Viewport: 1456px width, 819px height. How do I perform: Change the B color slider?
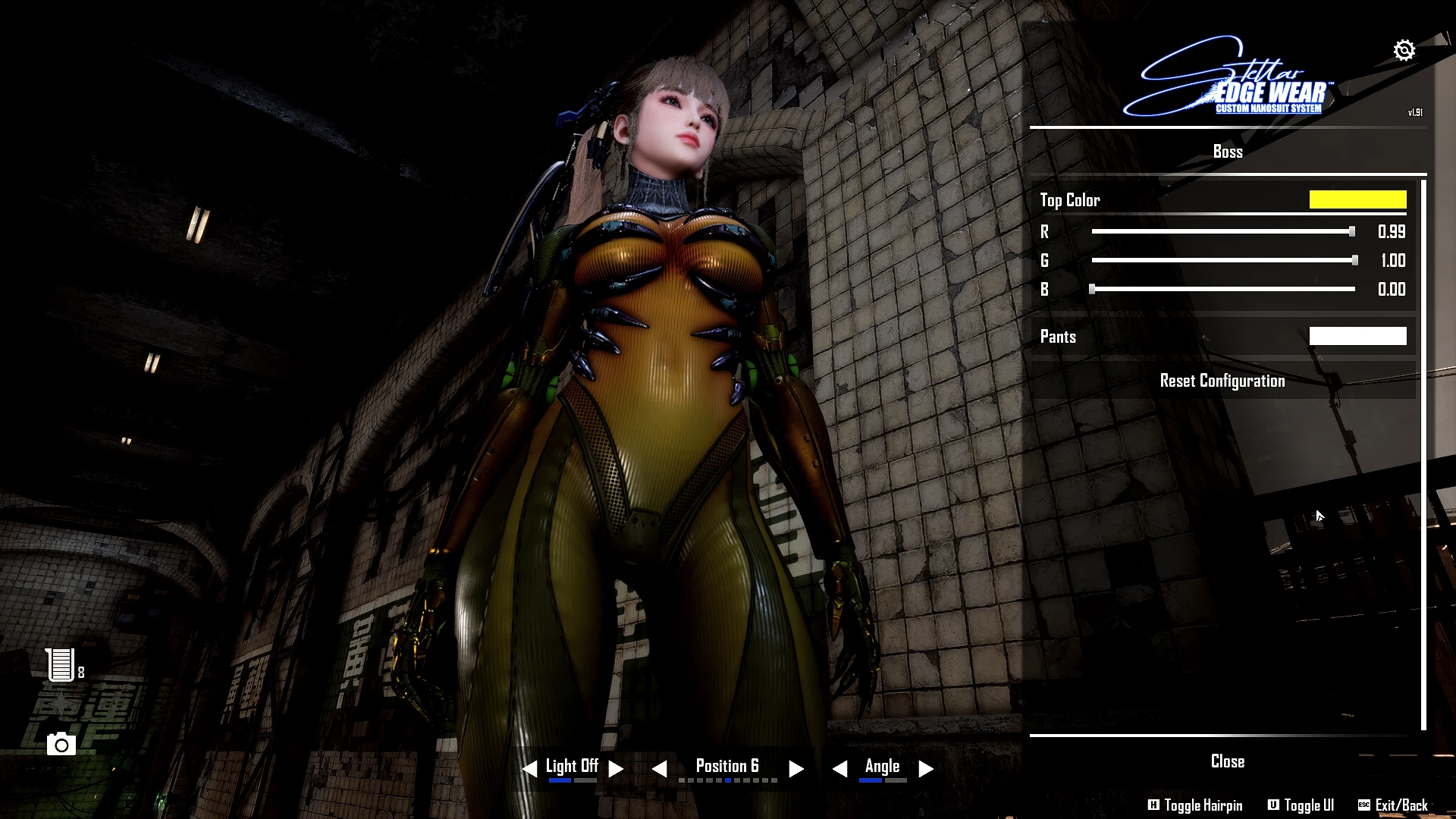[x=1092, y=289]
